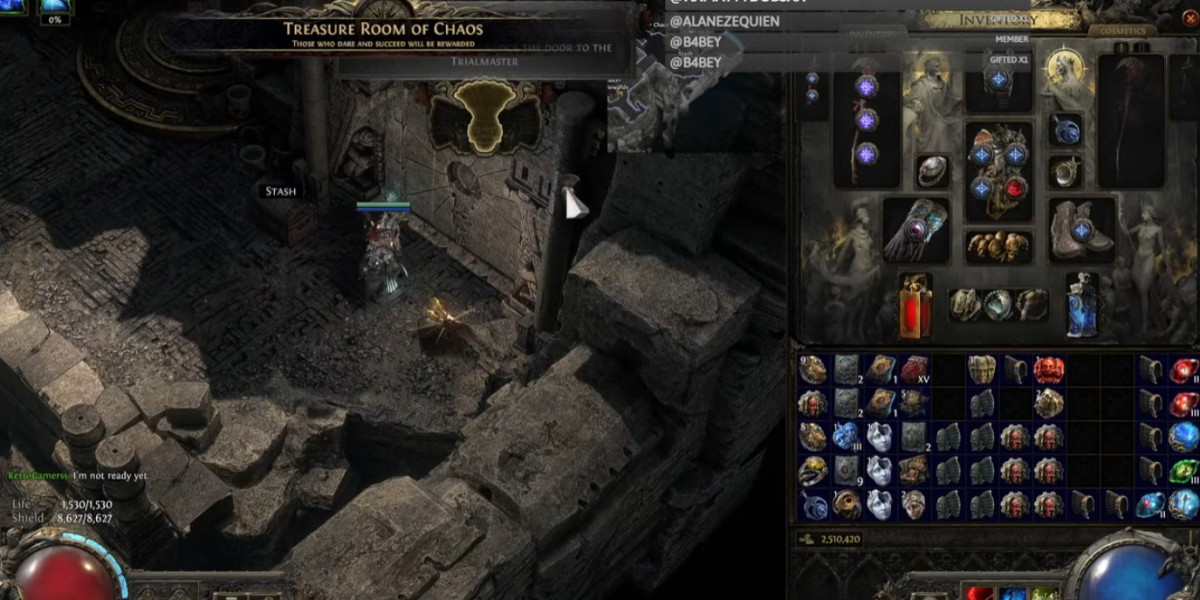Select the equipped staff weapon slot
The width and height of the screenshot is (1200, 600).
866,120
